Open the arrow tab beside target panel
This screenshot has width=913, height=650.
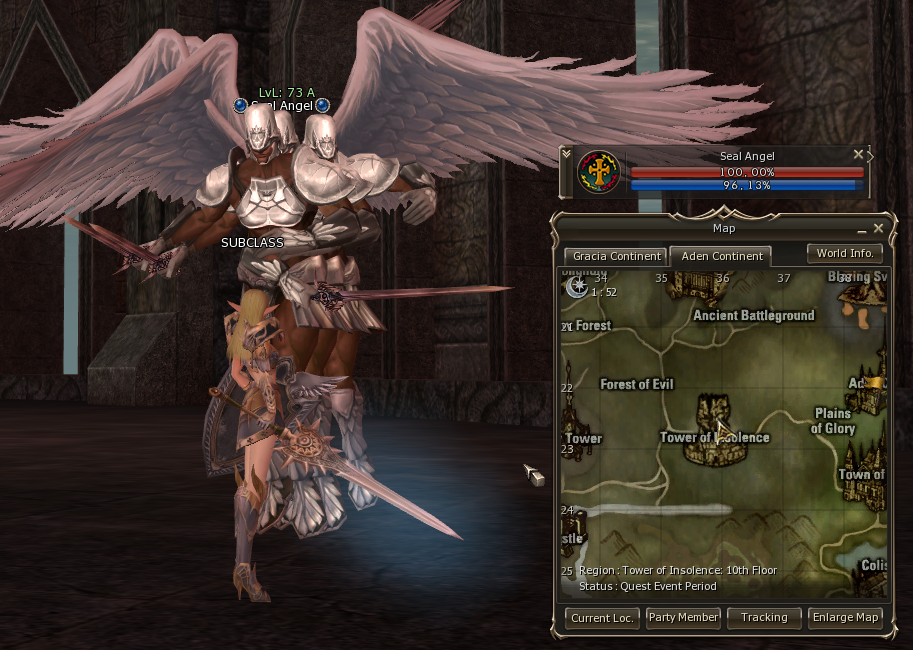870,156
